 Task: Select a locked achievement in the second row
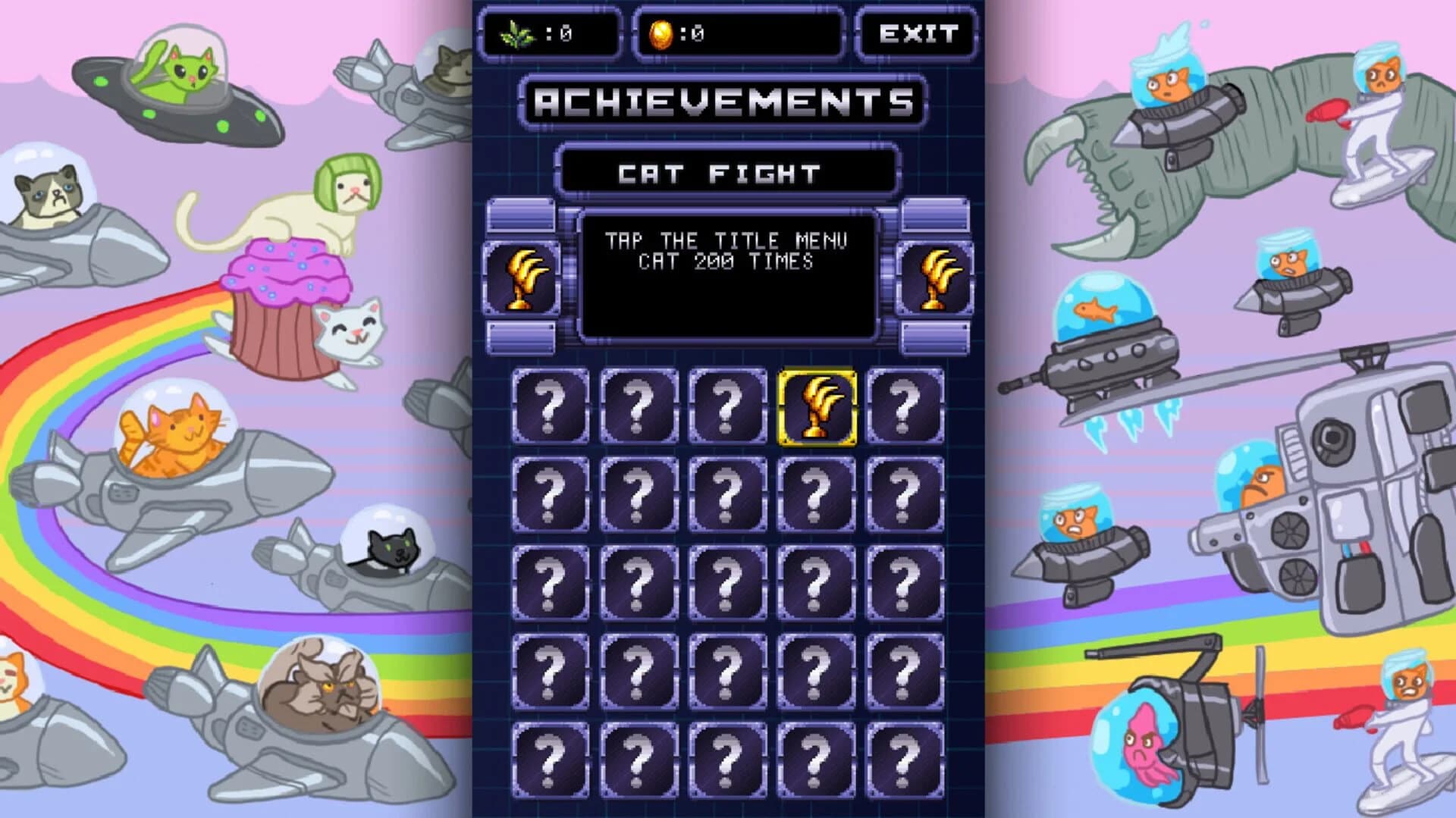[637, 494]
